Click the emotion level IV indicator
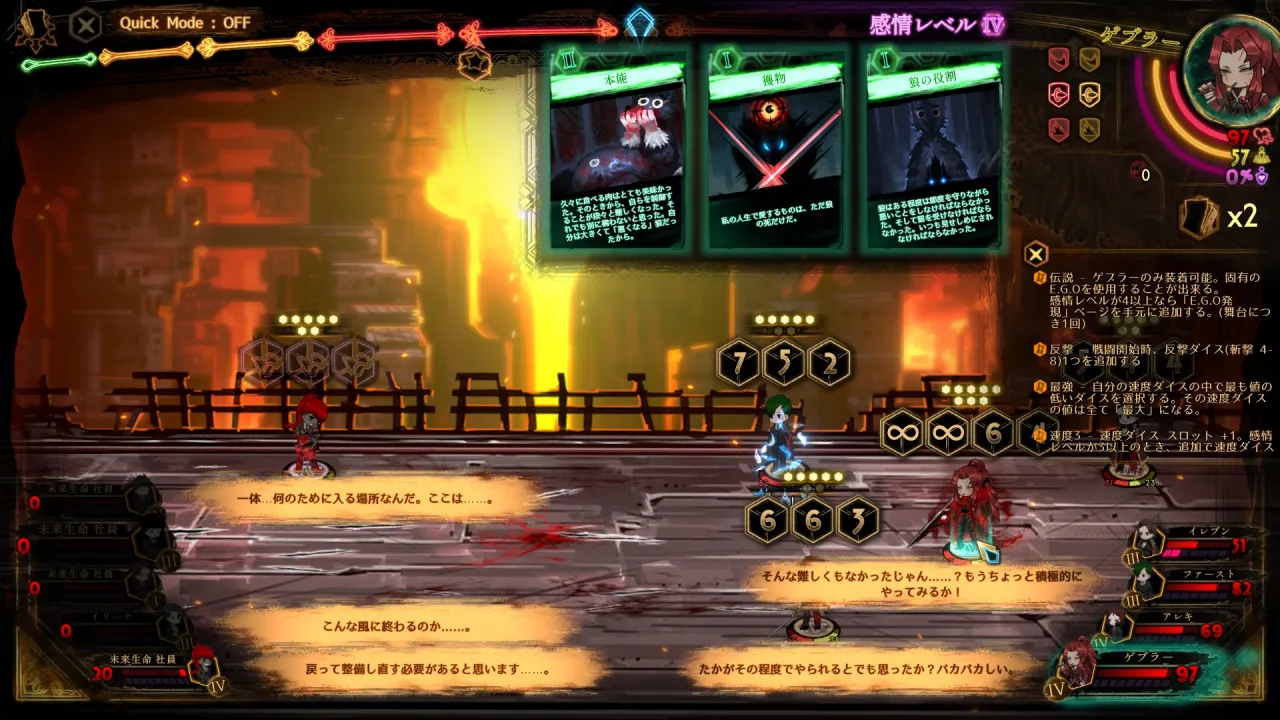This screenshot has width=1280, height=720. (993, 24)
